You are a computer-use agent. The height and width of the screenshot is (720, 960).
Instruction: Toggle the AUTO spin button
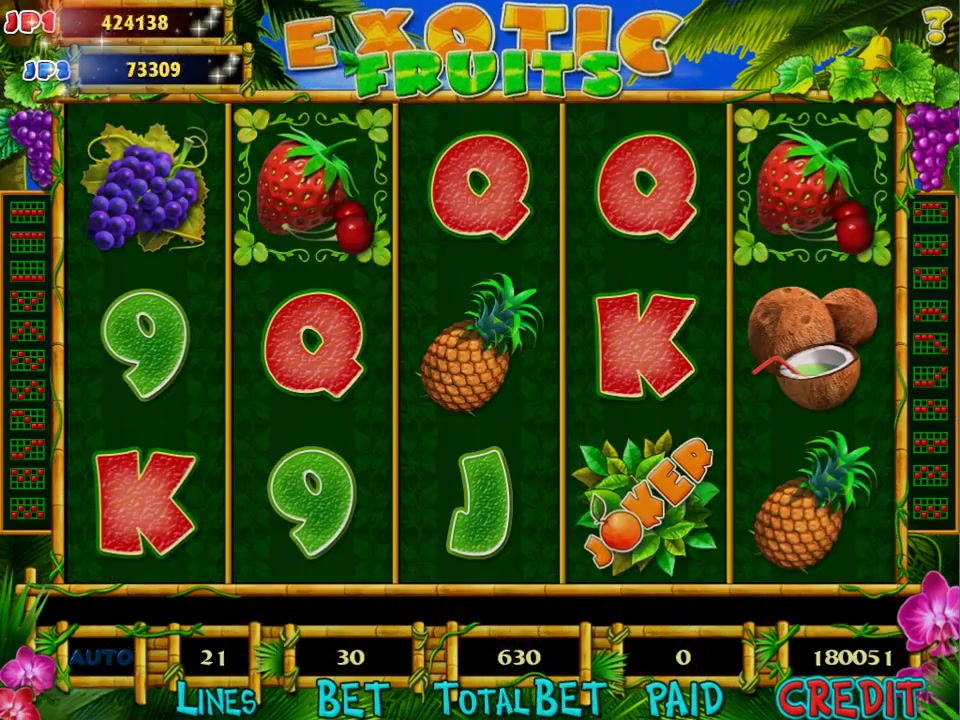pos(101,657)
